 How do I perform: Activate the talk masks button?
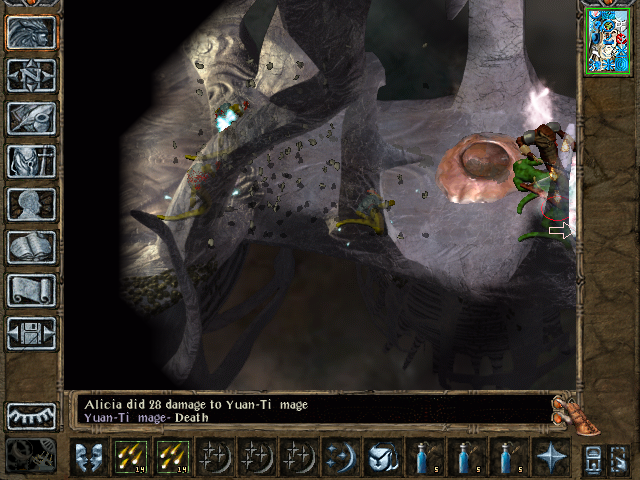point(88,457)
